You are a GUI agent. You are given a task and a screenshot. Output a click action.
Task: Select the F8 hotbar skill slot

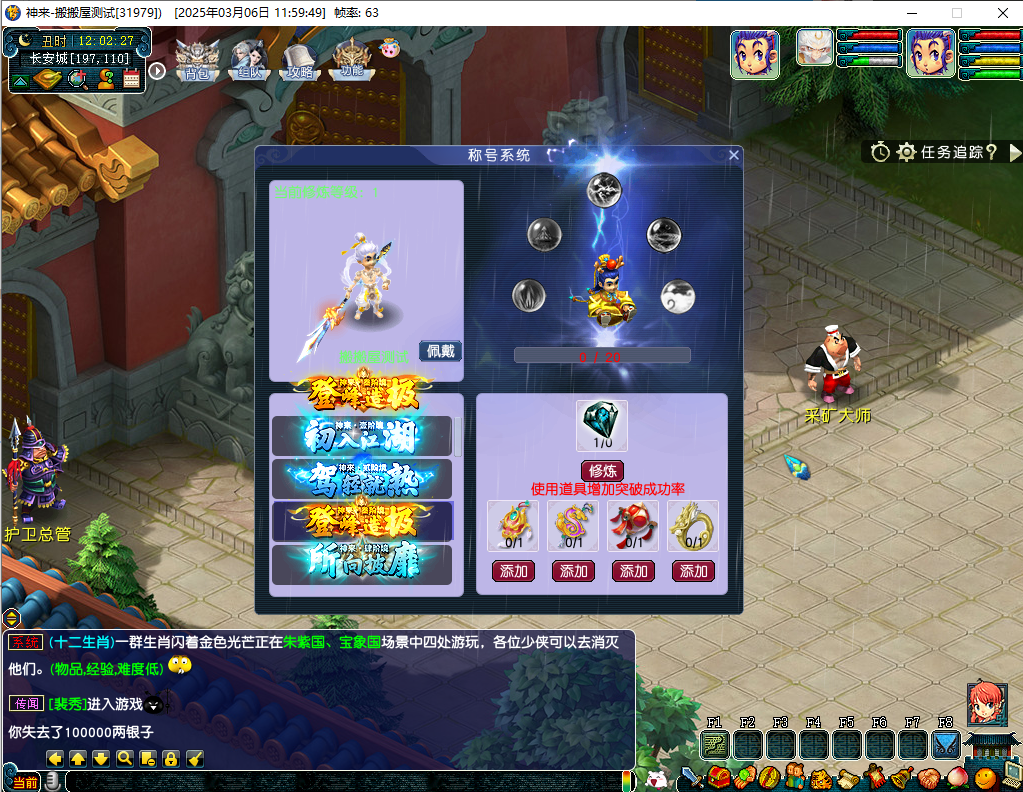[x=945, y=745]
